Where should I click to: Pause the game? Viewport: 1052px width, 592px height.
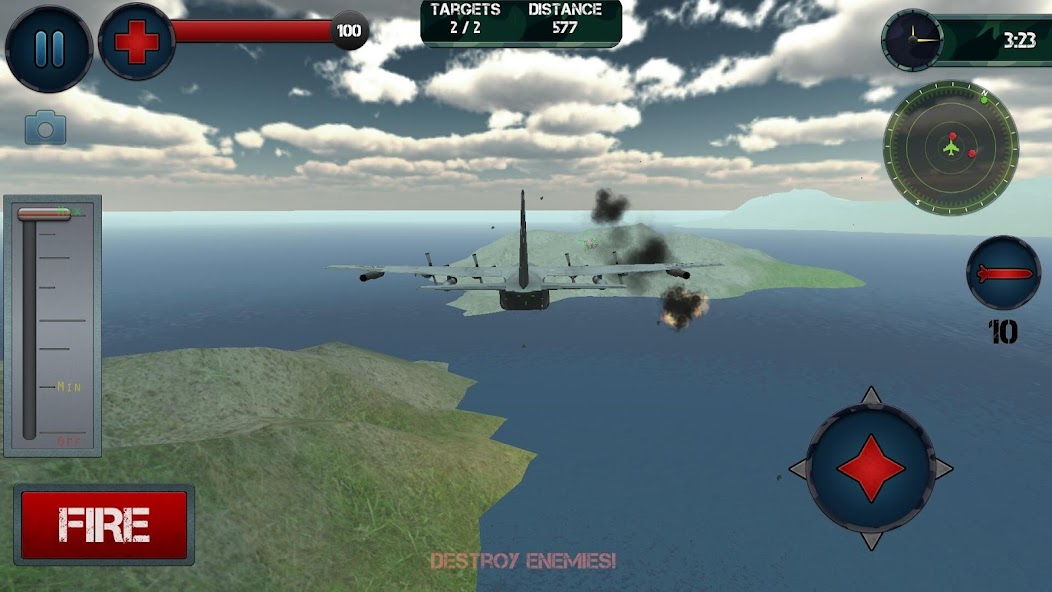pyautogui.click(x=49, y=48)
